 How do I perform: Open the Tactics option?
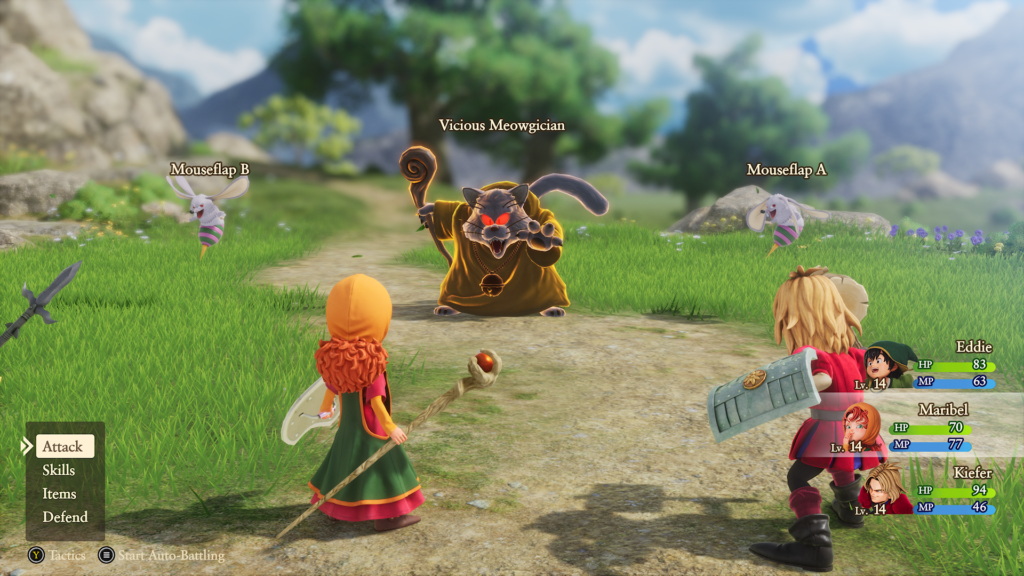pyautogui.click(x=59, y=555)
